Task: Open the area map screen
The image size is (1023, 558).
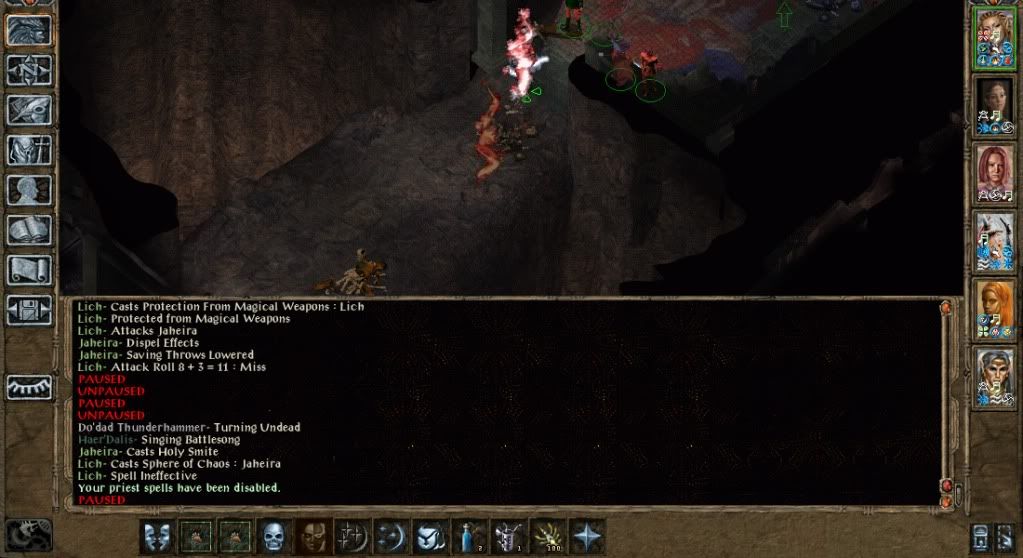Action: coord(29,69)
